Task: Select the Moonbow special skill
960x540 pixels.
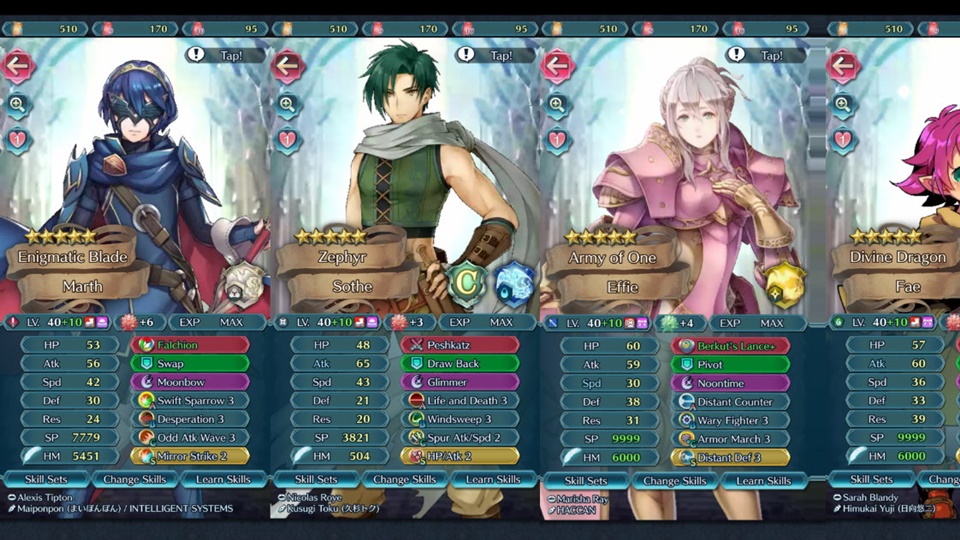Action: tap(189, 381)
